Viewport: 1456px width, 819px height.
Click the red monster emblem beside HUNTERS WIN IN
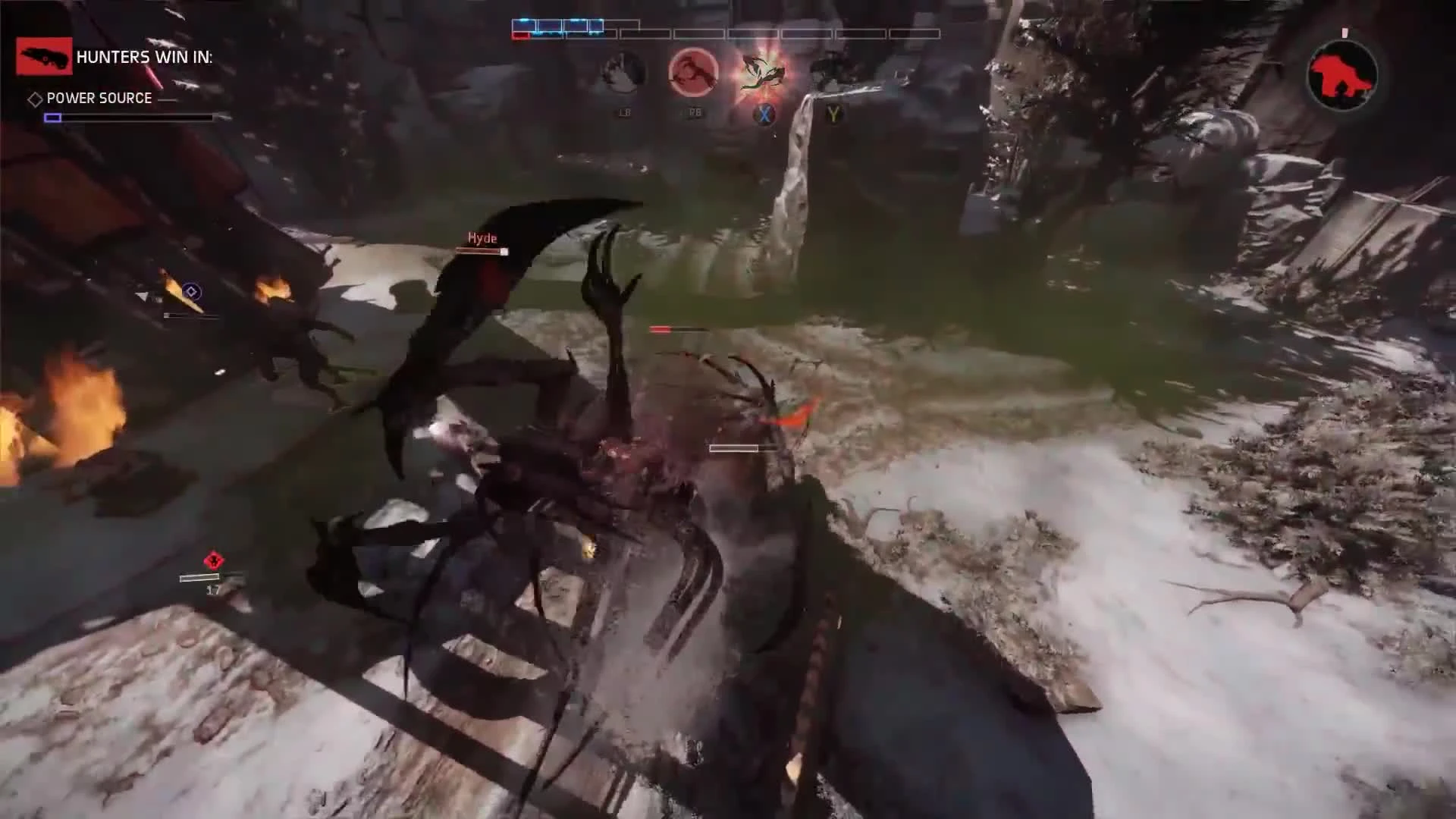point(43,57)
